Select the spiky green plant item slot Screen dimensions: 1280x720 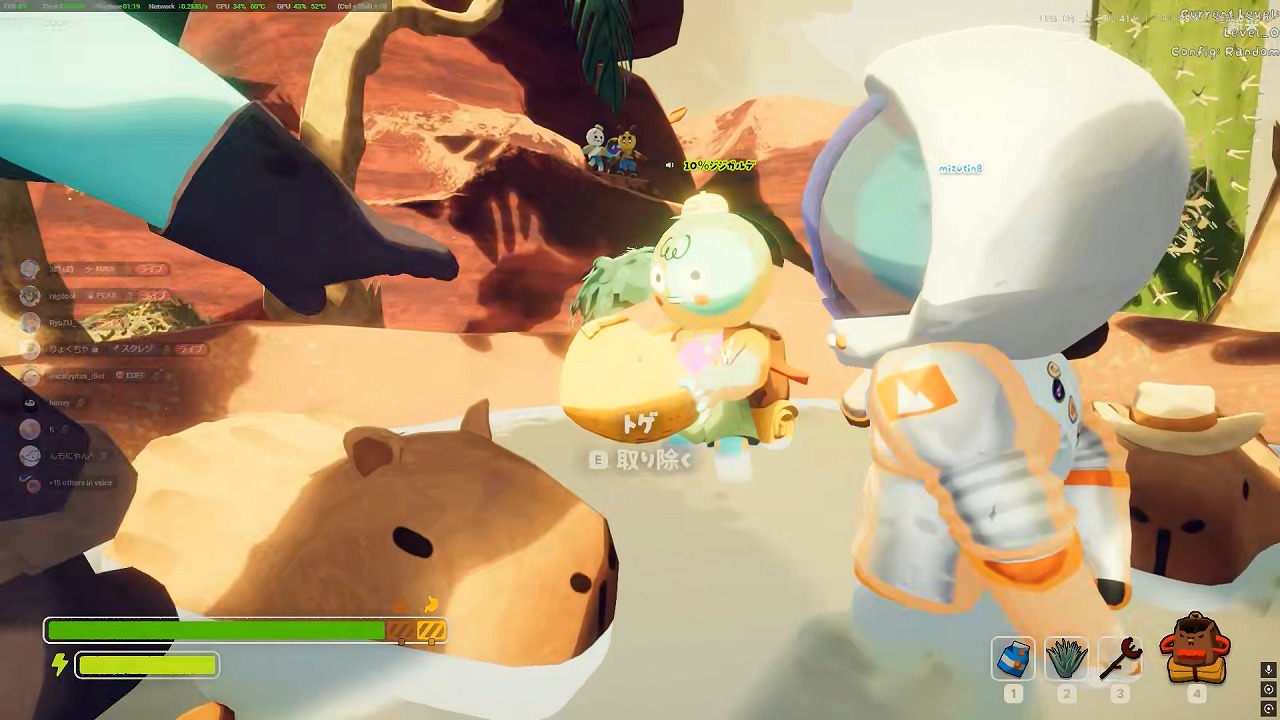click(x=1066, y=658)
